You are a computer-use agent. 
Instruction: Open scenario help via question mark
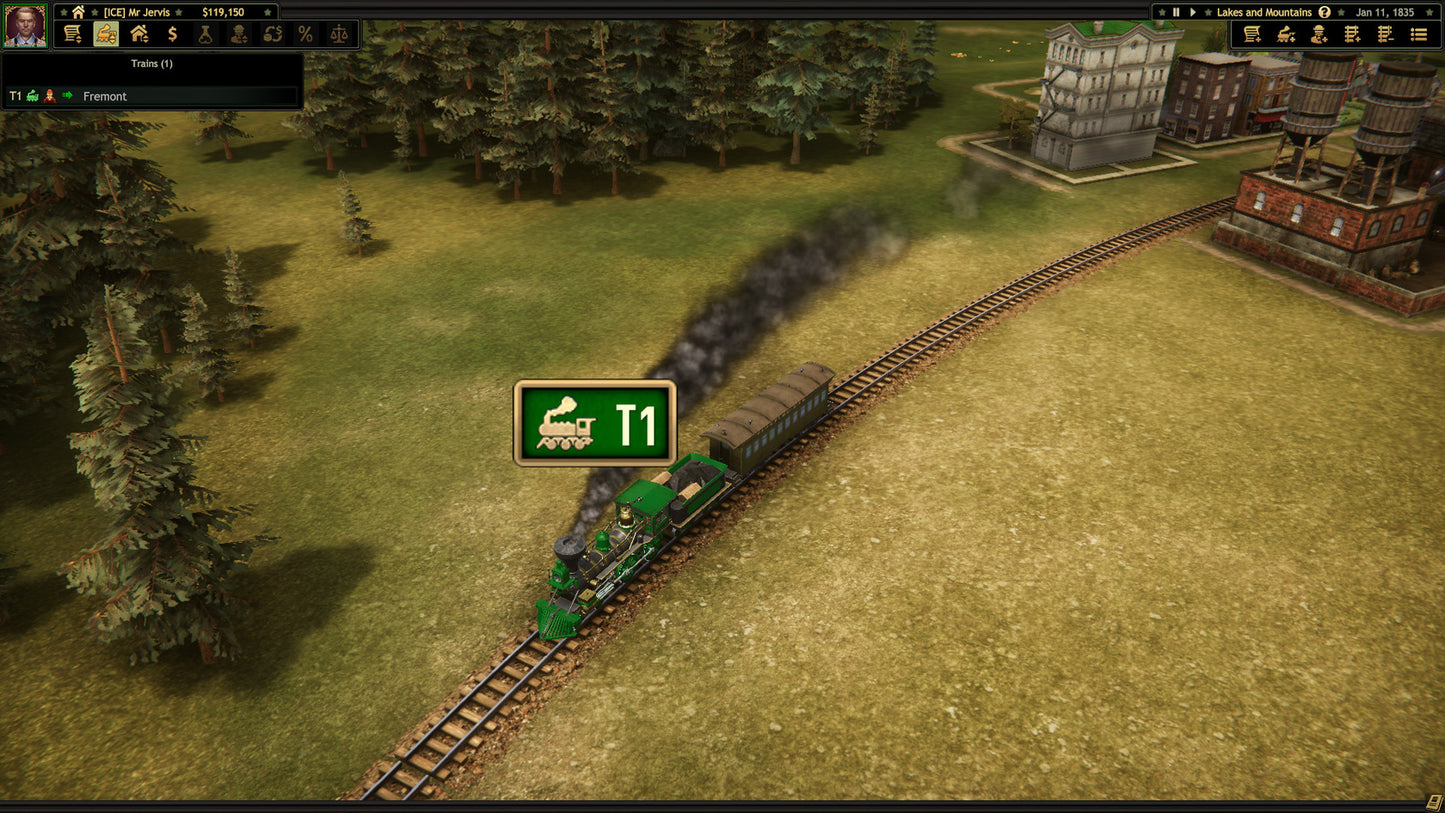(x=1322, y=12)
